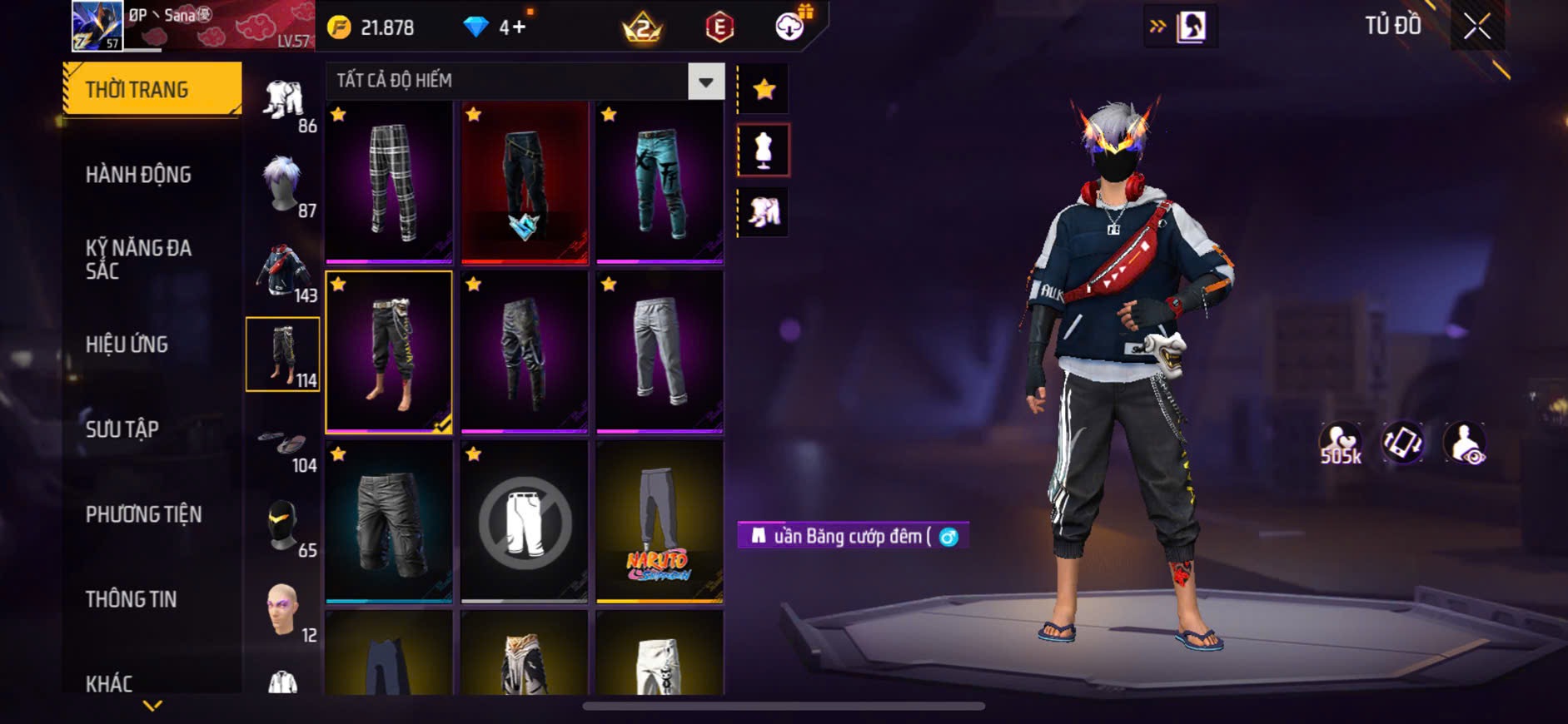Pick the Naruto Shippuden pants item
The height and width of the screenshot is (724, 1568).
tap(660, 521)
